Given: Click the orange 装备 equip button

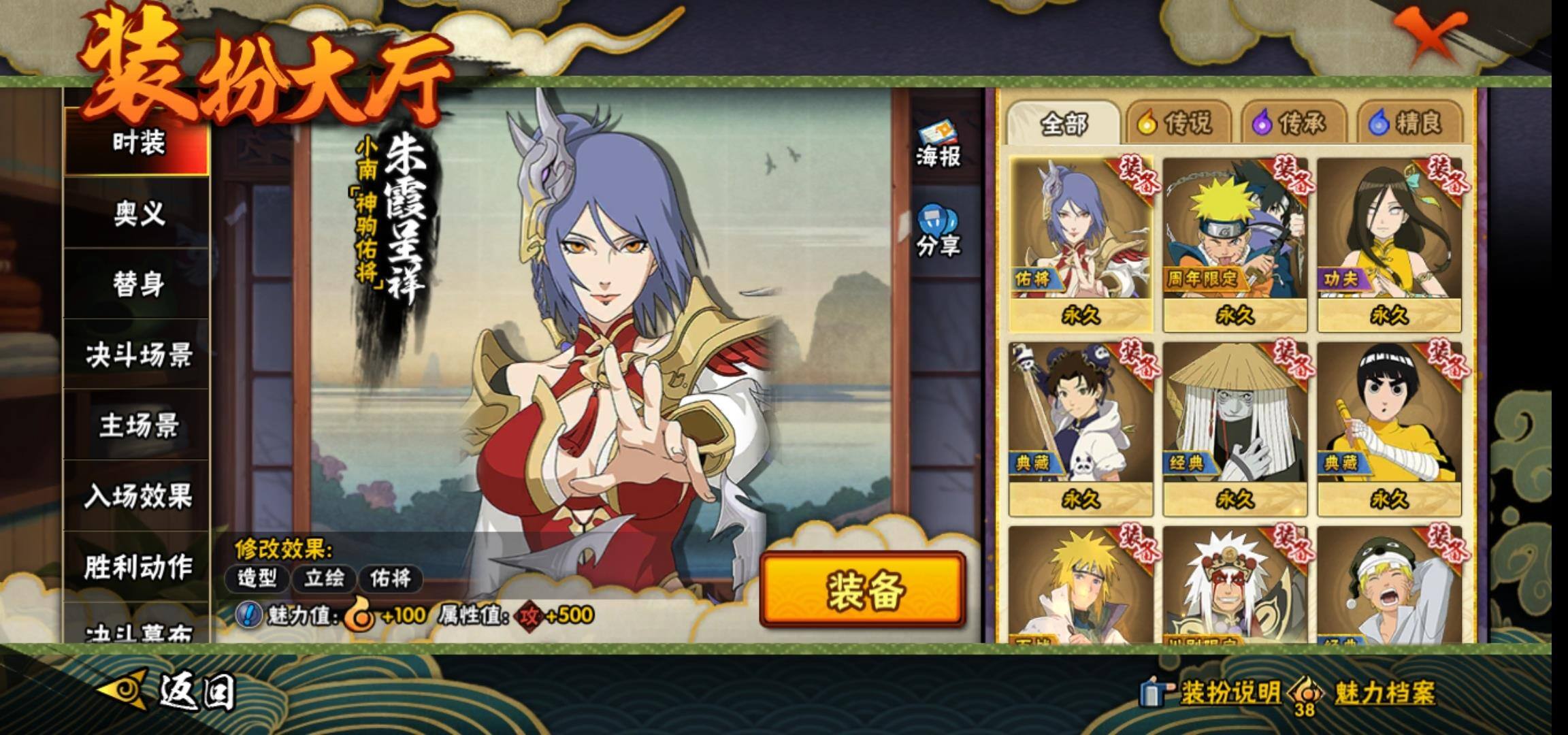Looking at the screenshot, I should pyautogui.click(x=862, y=589).
